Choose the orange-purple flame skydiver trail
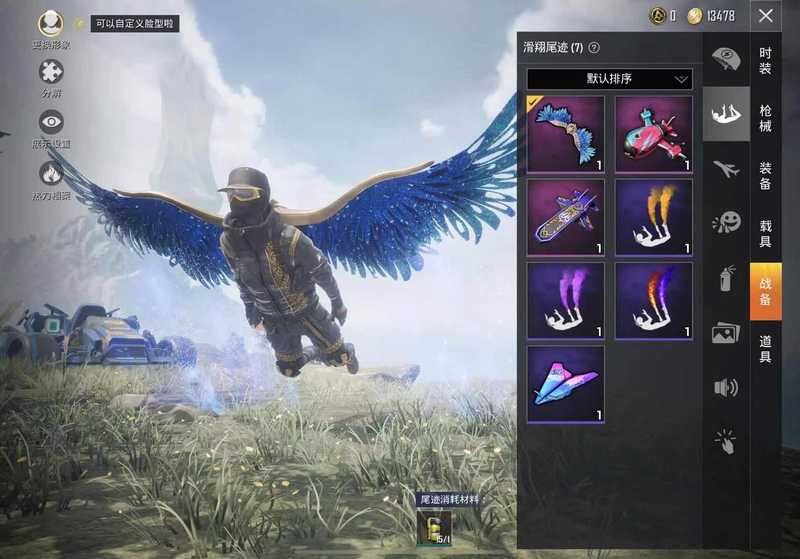The image size is (800, 559). 653,301
